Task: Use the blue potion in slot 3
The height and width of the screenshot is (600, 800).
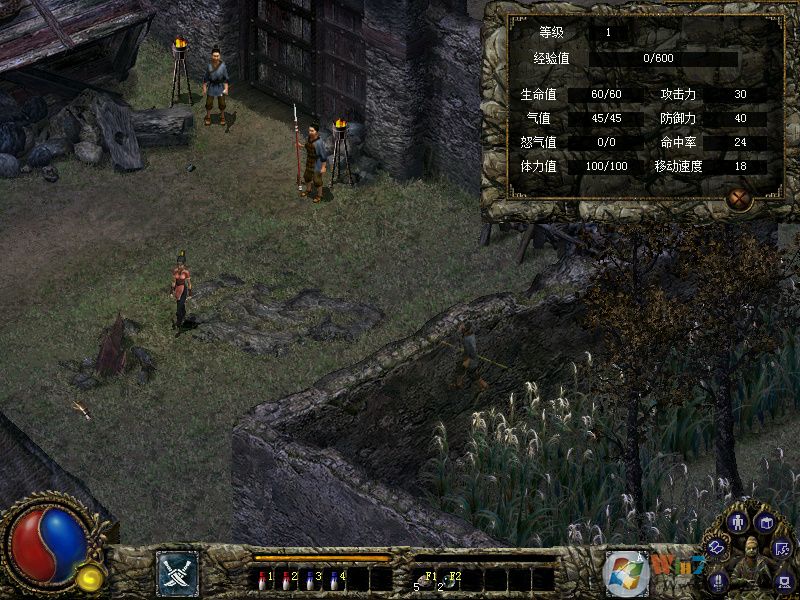Action: pos(310,578)
